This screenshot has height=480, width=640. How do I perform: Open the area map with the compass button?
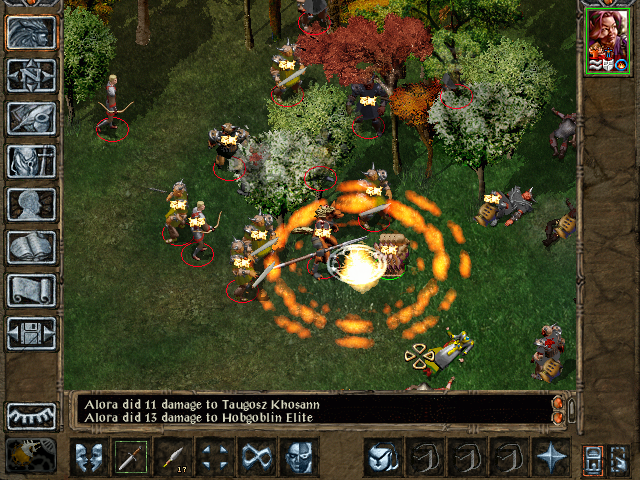click(31, 75)
